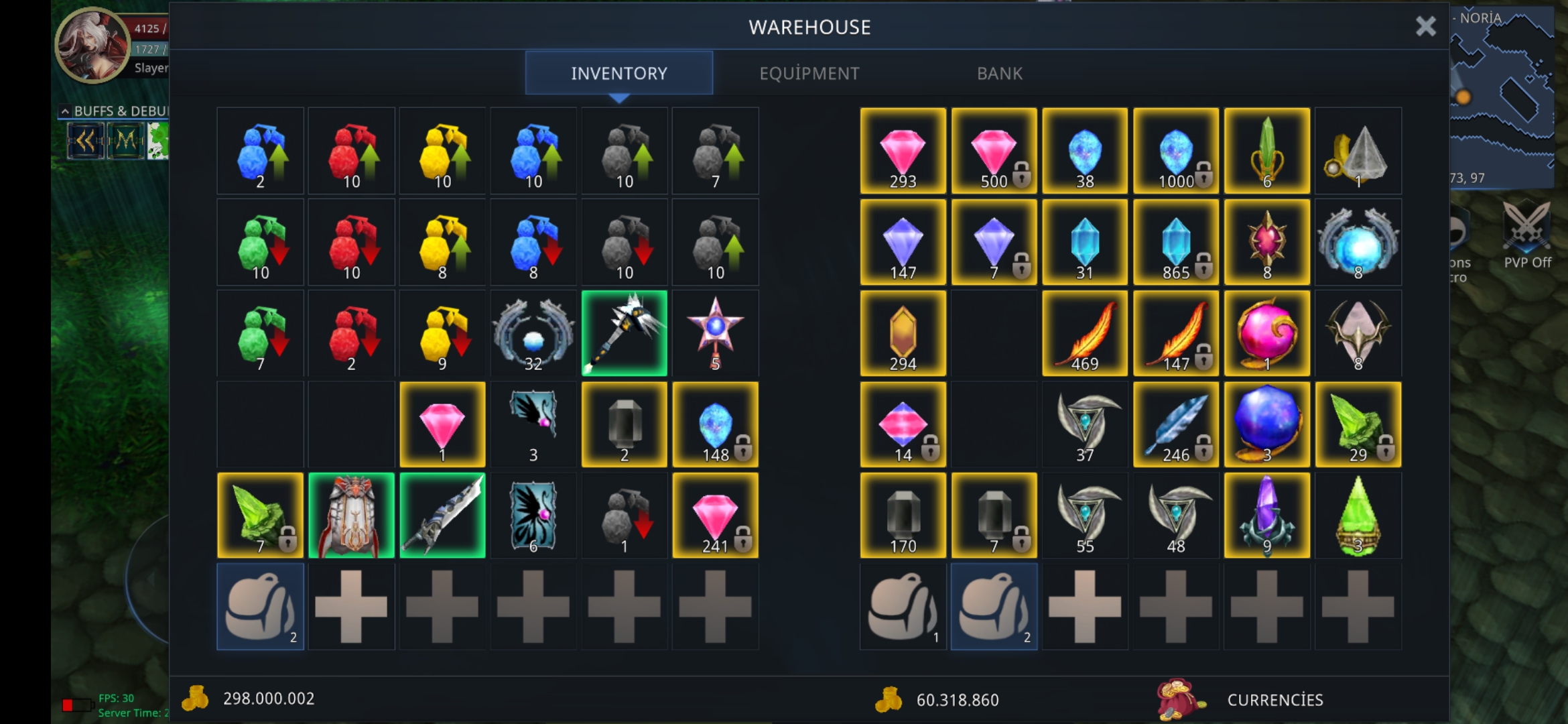
Task: Select the winged orb stack of 32
Action: click(533, 333)
